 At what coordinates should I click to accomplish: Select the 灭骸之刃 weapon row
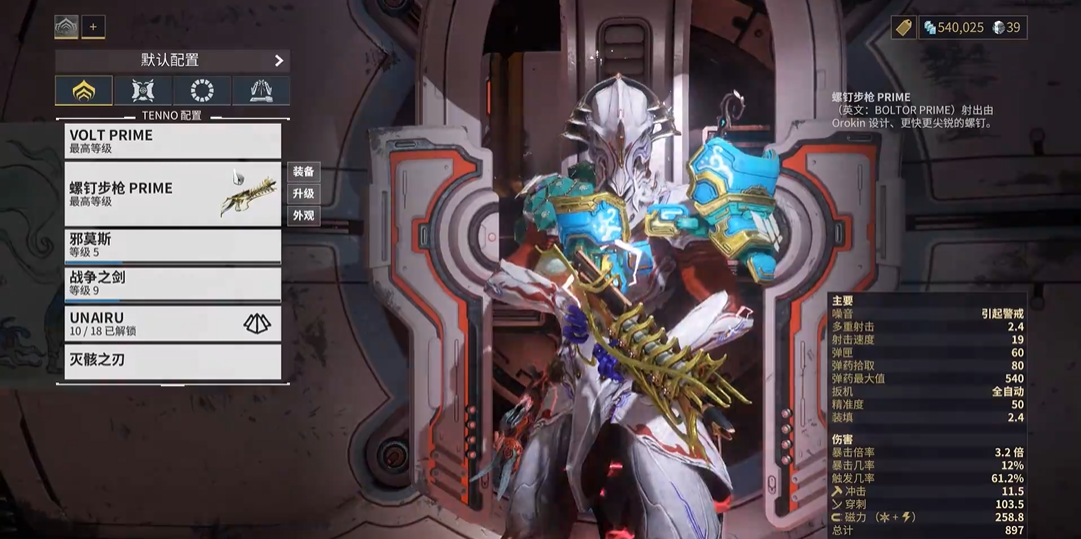(172, 361)
